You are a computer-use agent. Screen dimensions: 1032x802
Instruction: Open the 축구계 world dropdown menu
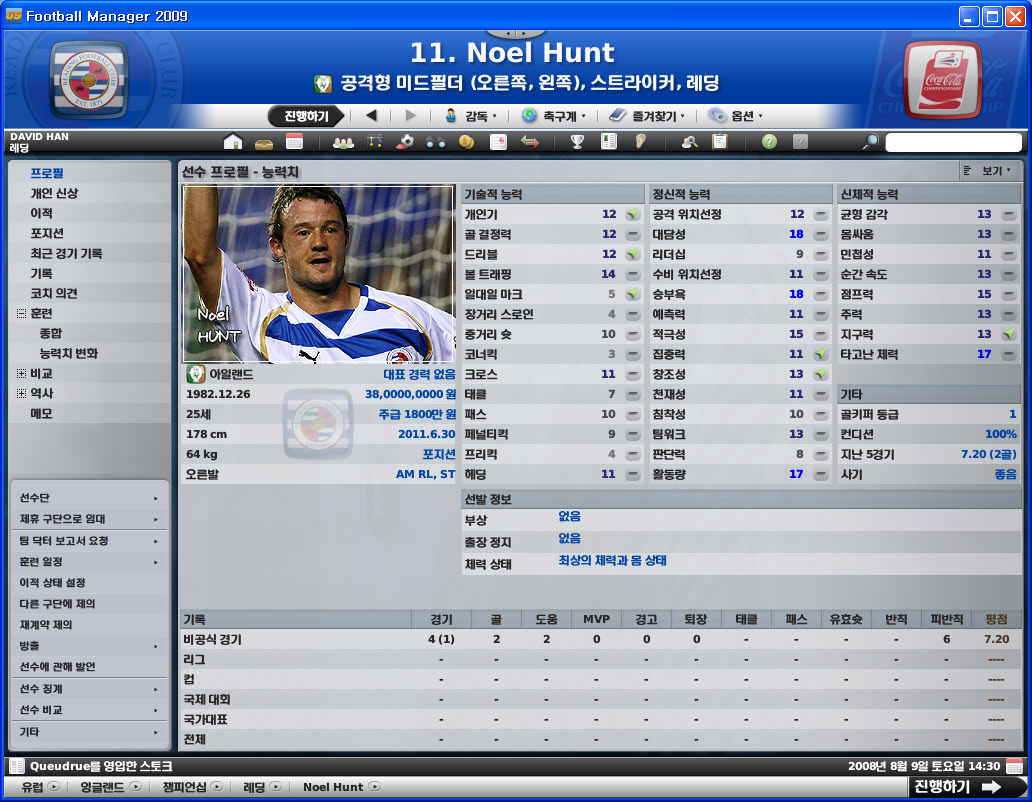(555, 116)
